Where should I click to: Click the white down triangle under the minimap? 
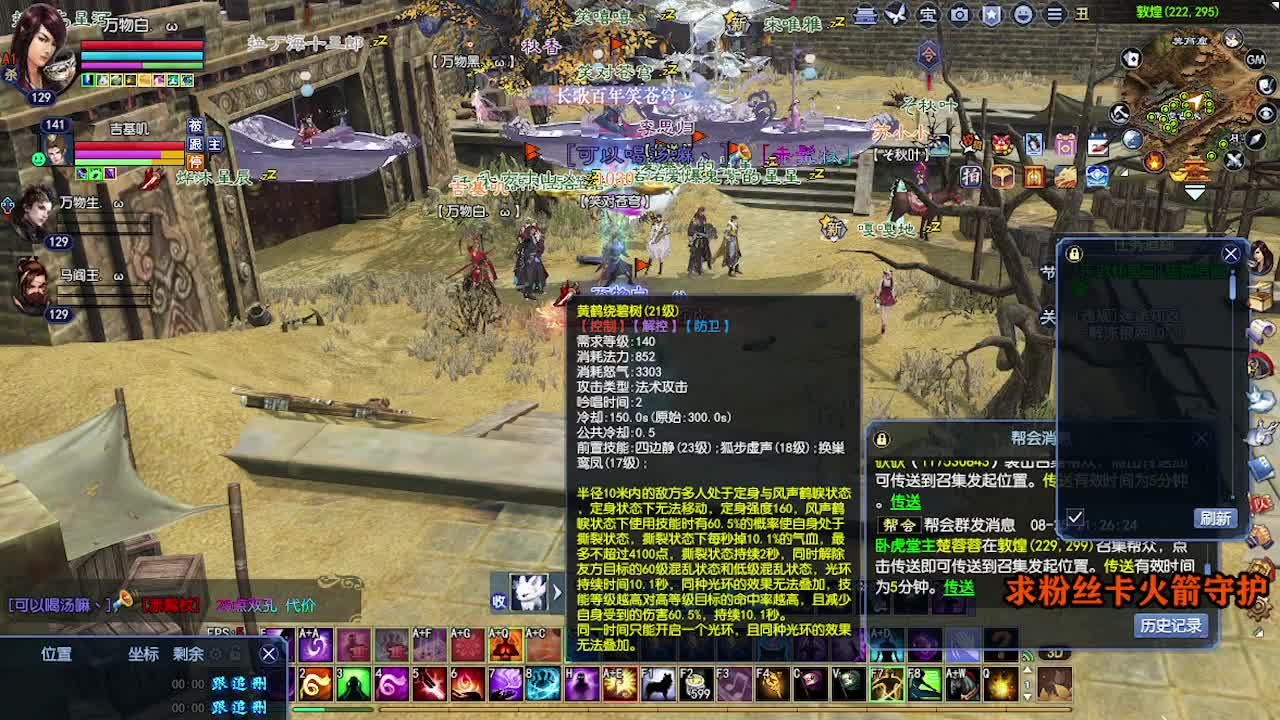tap(1194, 192)
